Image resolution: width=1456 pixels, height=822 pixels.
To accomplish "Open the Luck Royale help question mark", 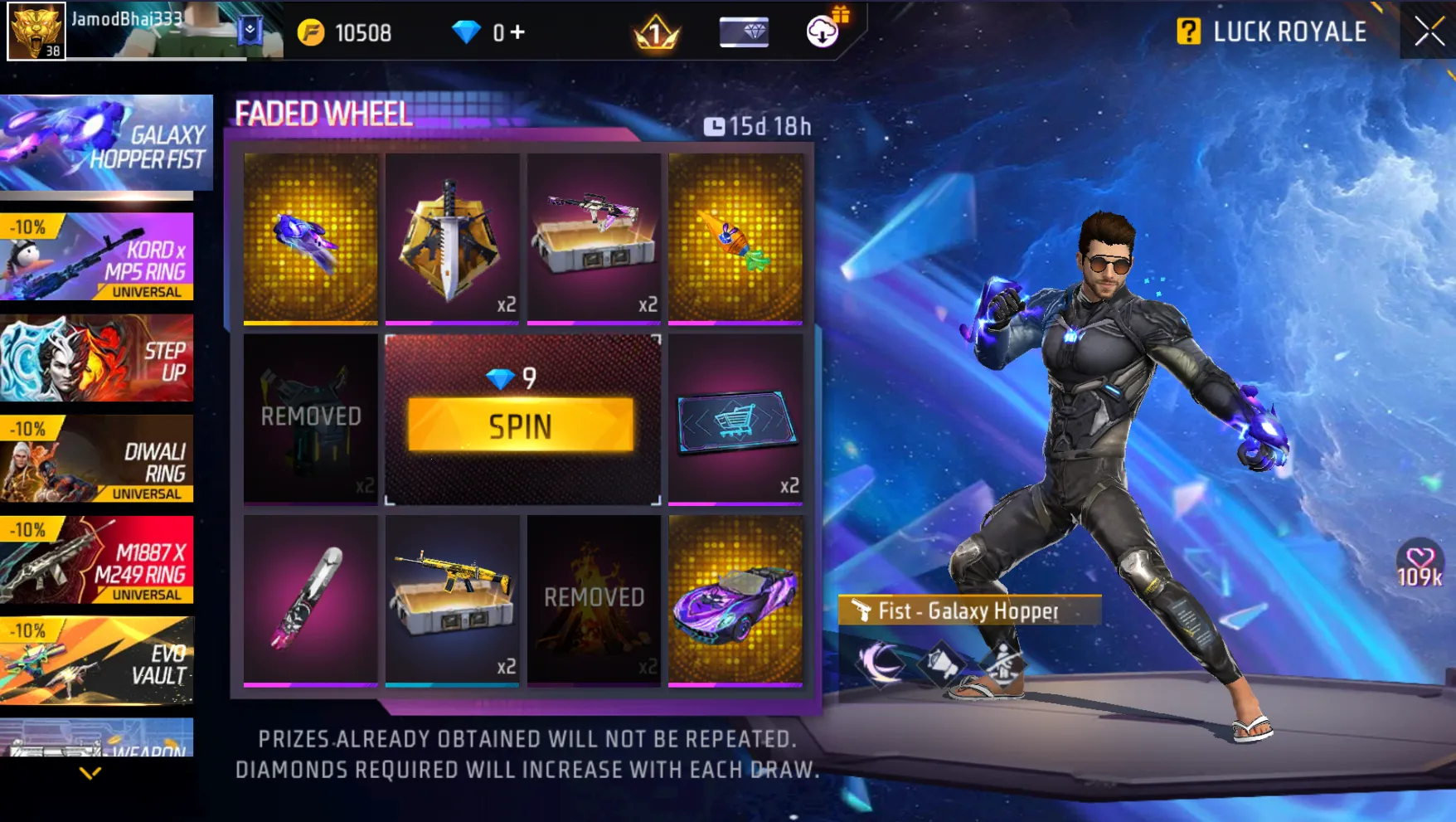I will [x=1188, y=32].
